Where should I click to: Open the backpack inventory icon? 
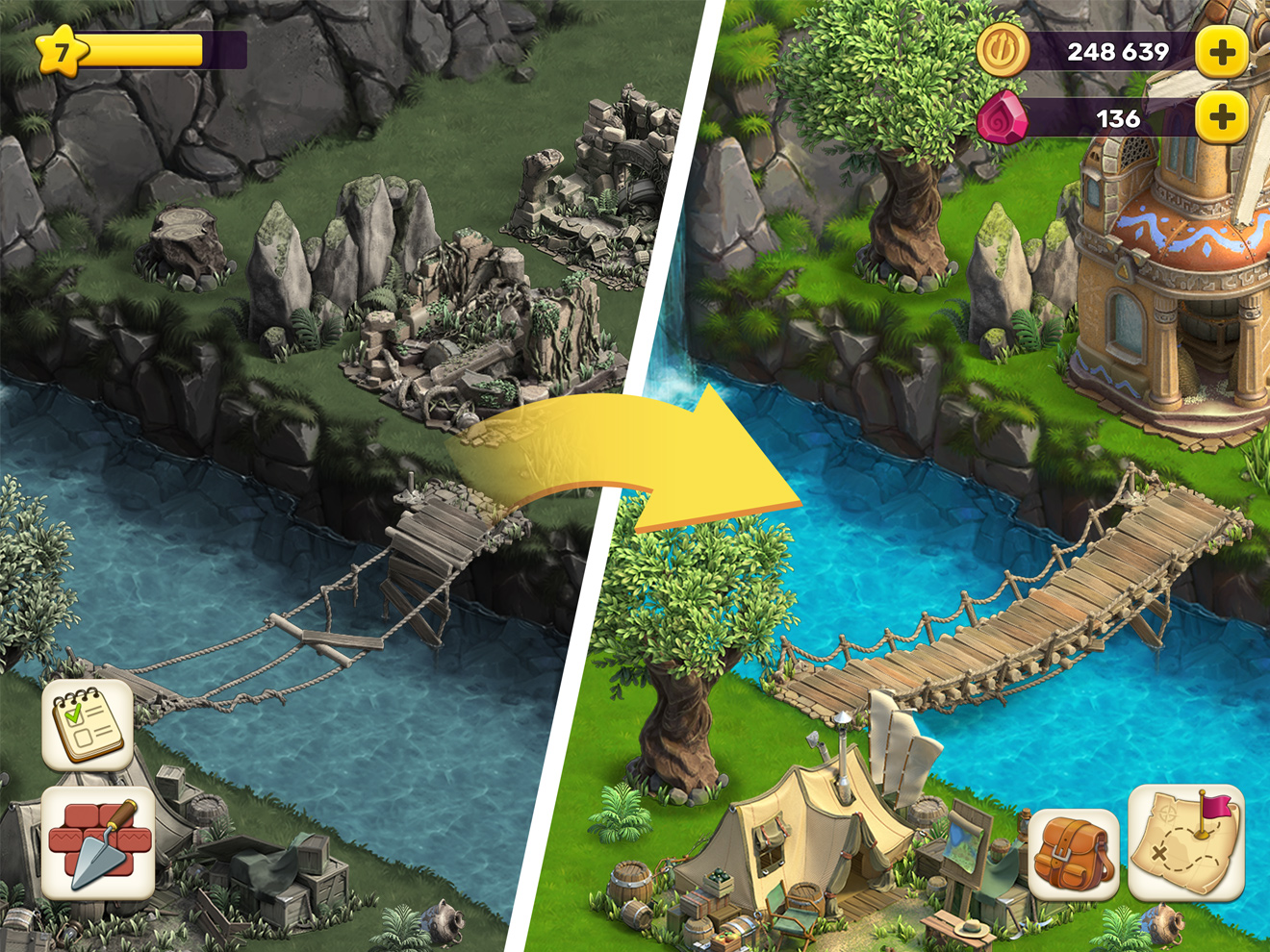(x=1071, y=852)
